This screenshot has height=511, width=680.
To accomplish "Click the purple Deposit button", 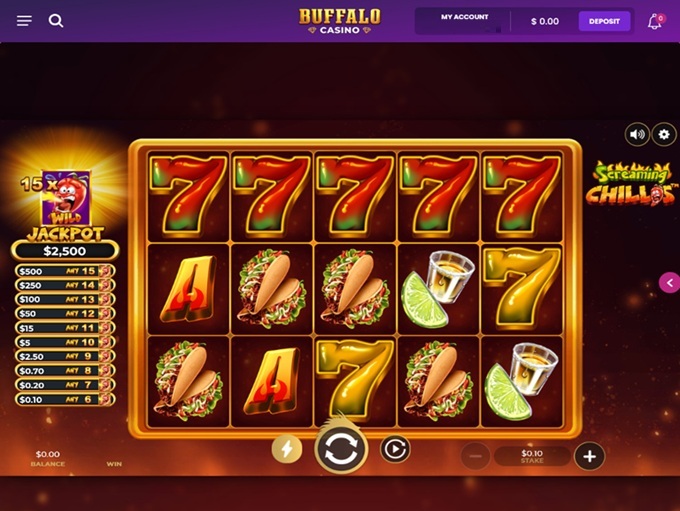I will [604, 21].
